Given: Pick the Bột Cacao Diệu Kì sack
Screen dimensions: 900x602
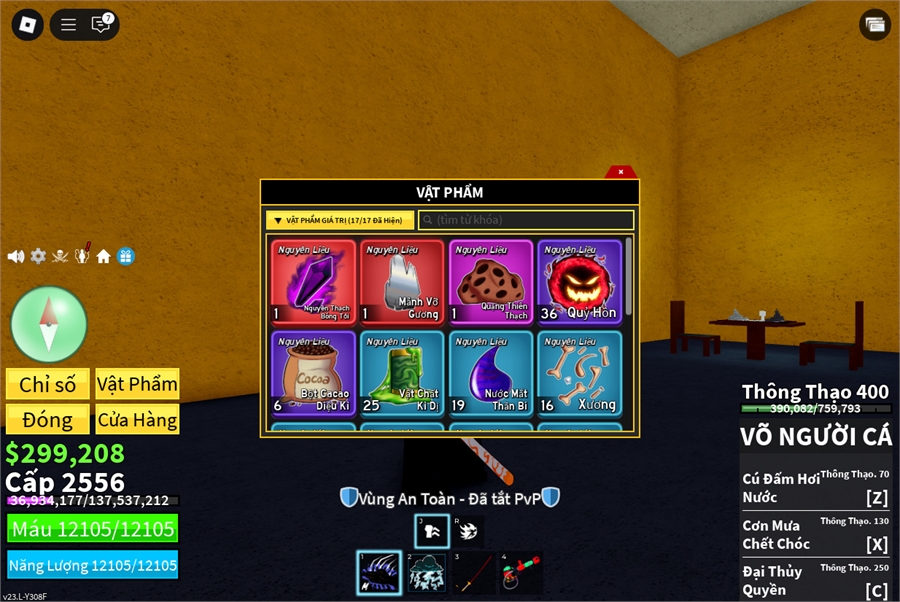Looking at the screenshot, I should tap(313, 373).
